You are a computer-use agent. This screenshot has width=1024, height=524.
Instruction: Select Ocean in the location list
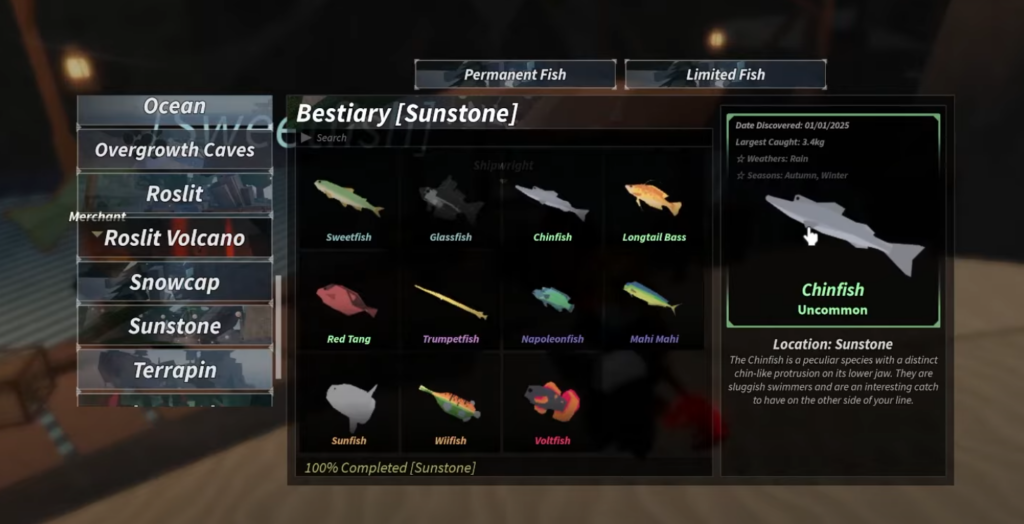pyautogui.click(x=175, y=107)
